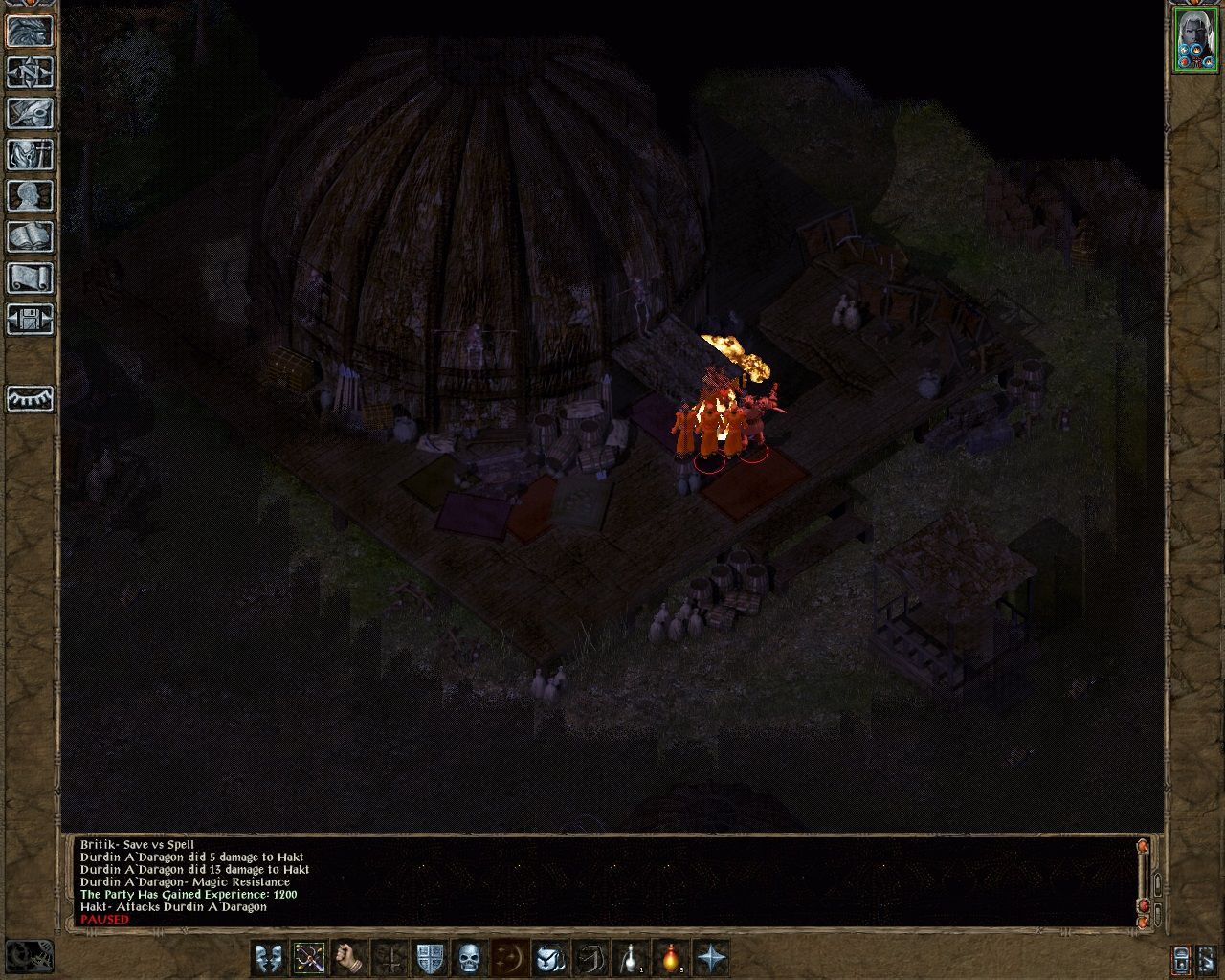This screenshot has width=1225, height=980.
Task: Open the Mage spellbook
Action: (29, 235)
